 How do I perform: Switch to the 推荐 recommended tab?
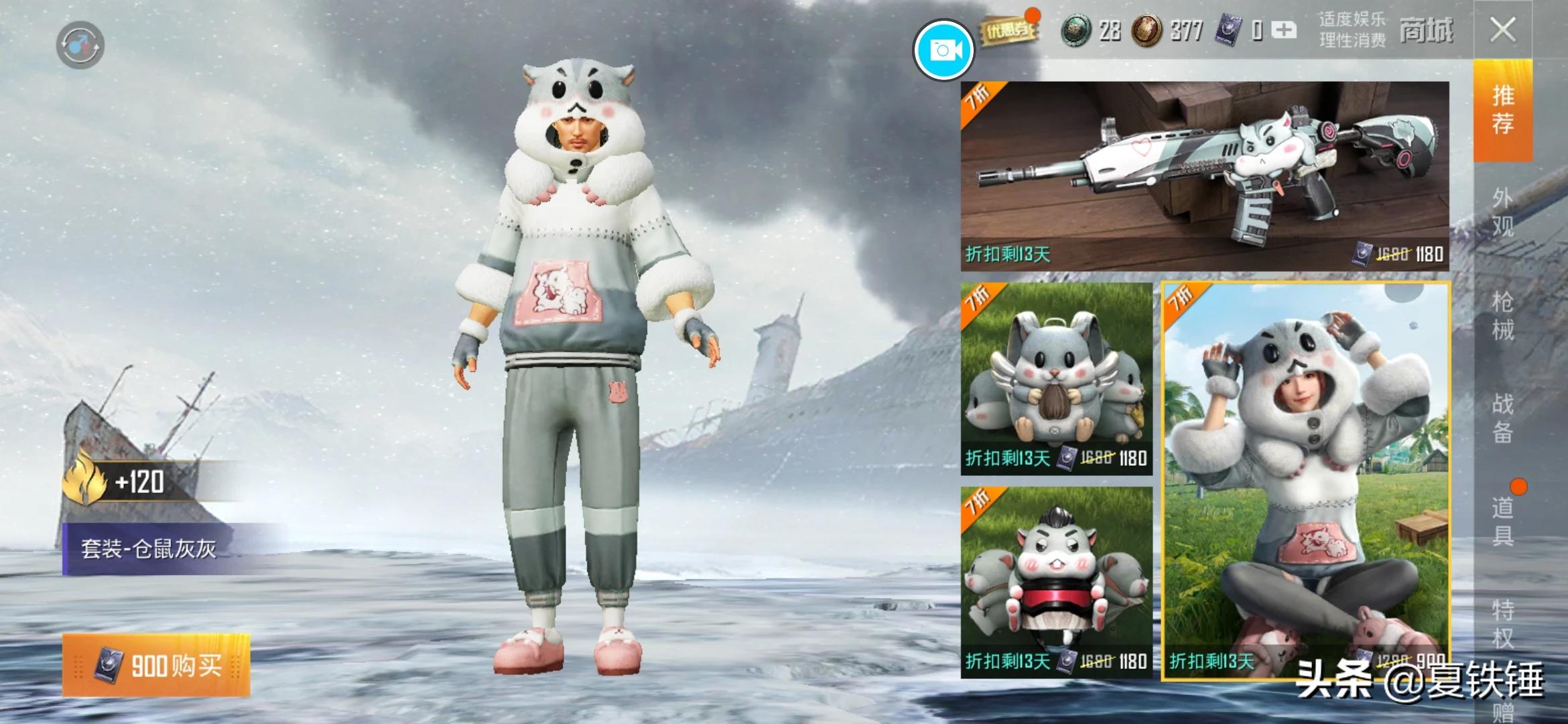coord(1503,110)
